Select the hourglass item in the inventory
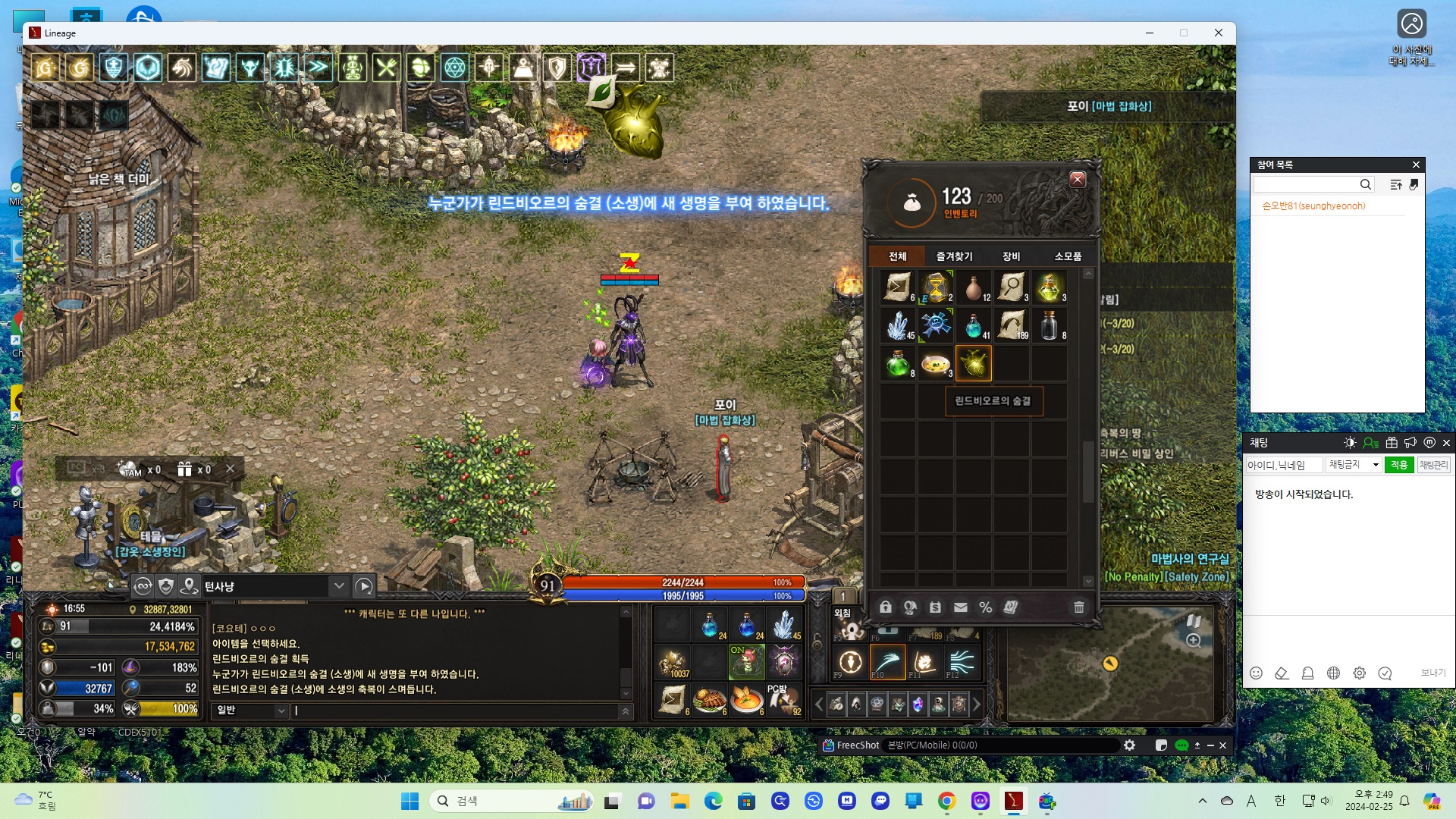The height and width of the screenshot is (819, 1456). point(936,287)
